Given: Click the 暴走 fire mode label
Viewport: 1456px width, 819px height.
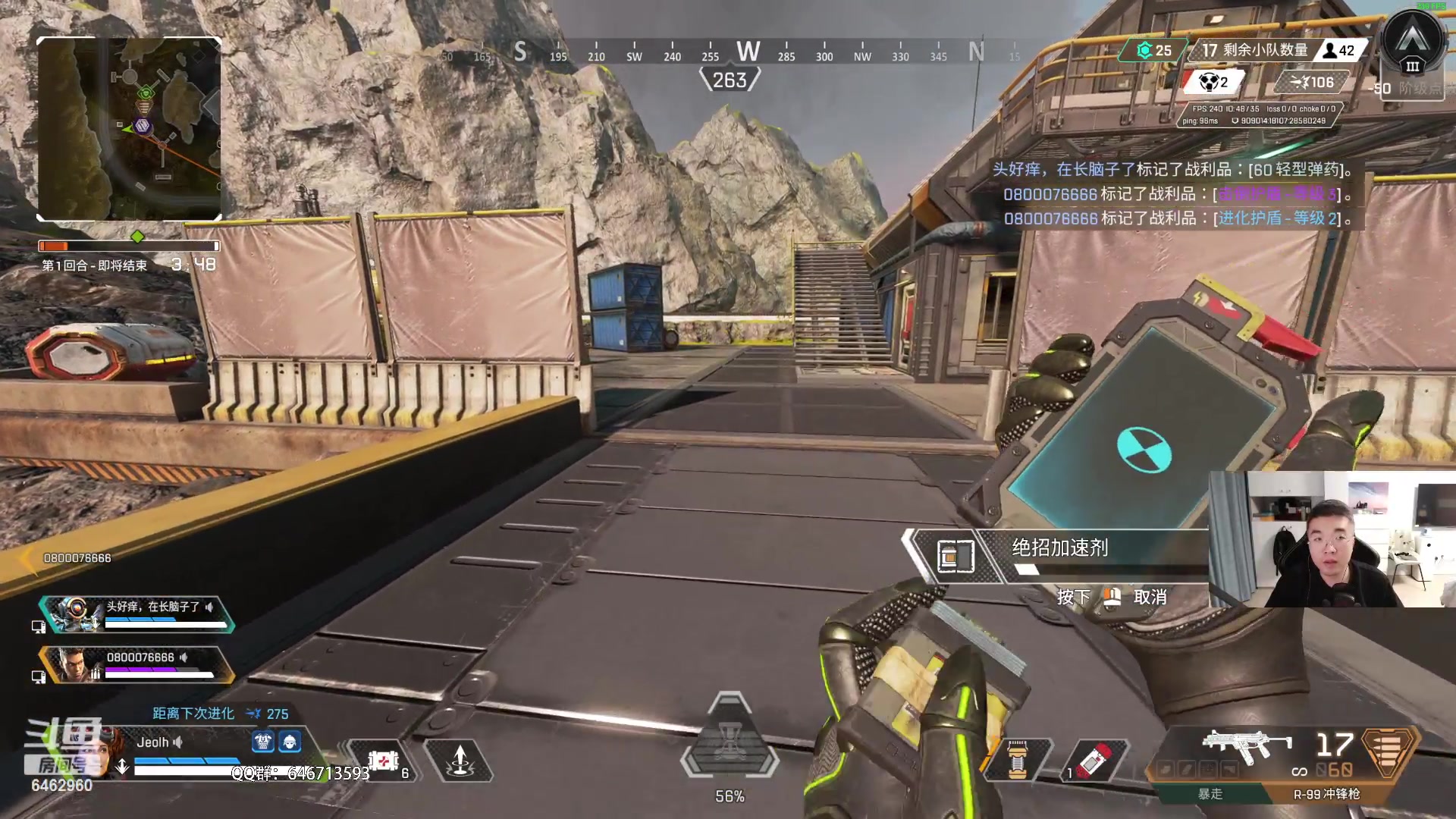Looking at the screenshot, I should tap(1210, 794).
